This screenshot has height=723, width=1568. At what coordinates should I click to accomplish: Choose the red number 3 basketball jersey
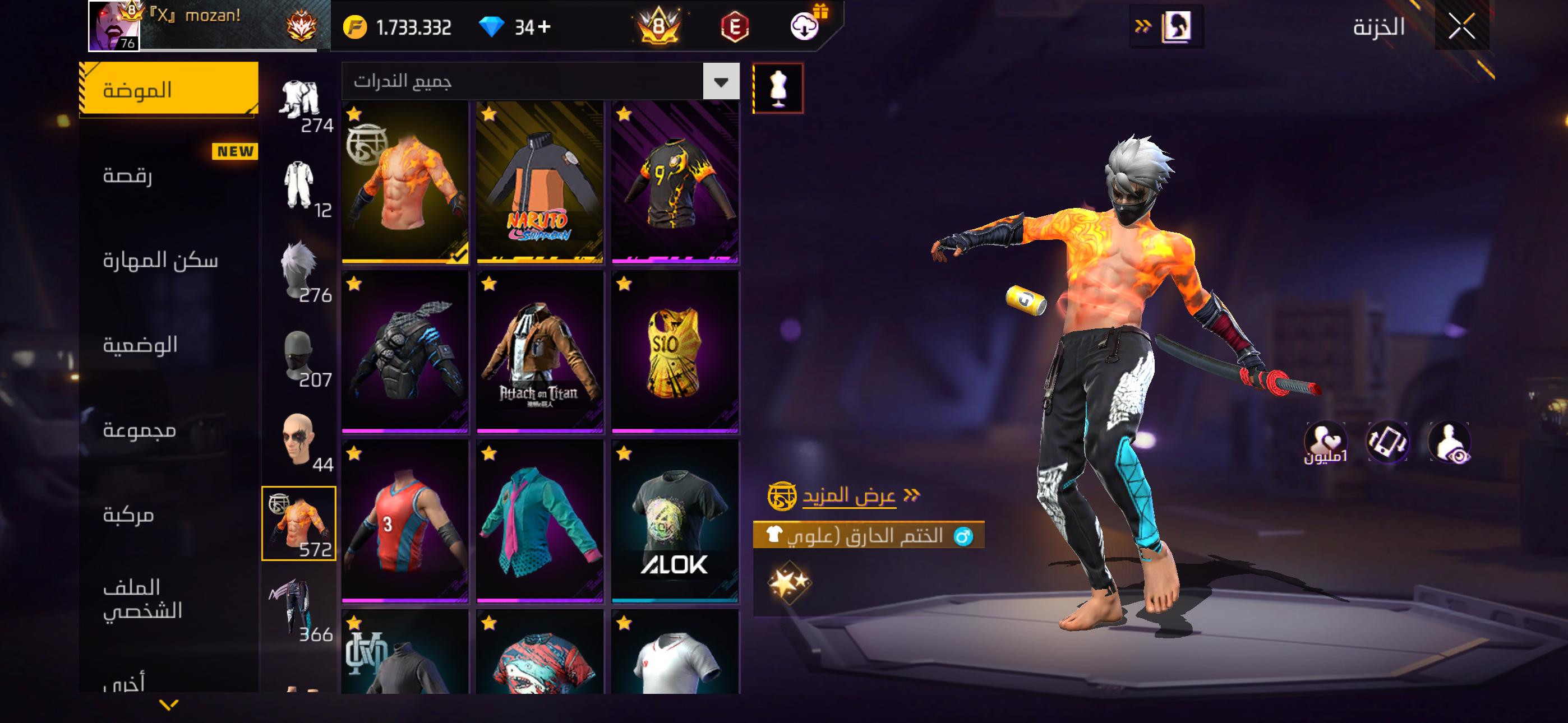(405, 522)
